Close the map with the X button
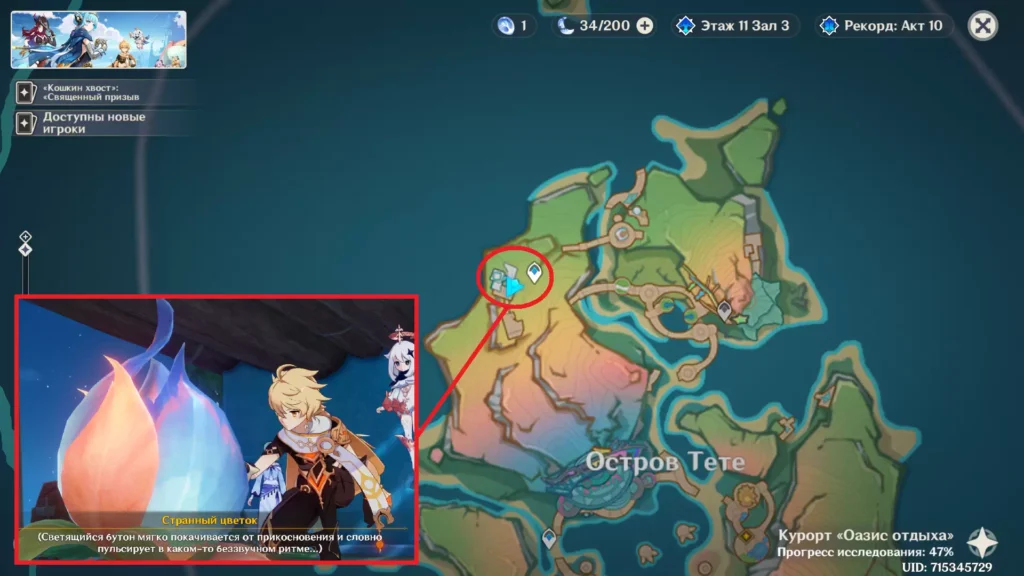Screen dimensions: 1024x576 coord(984,26)
